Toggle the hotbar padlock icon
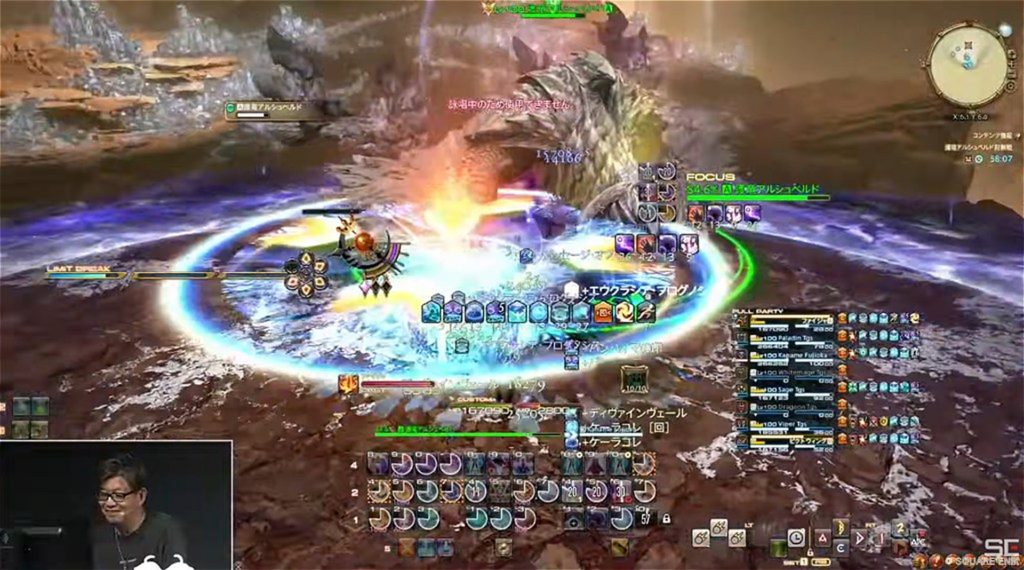Image resolution: width=1024 pixels, height=570 pixels. [x=664, y=519]
